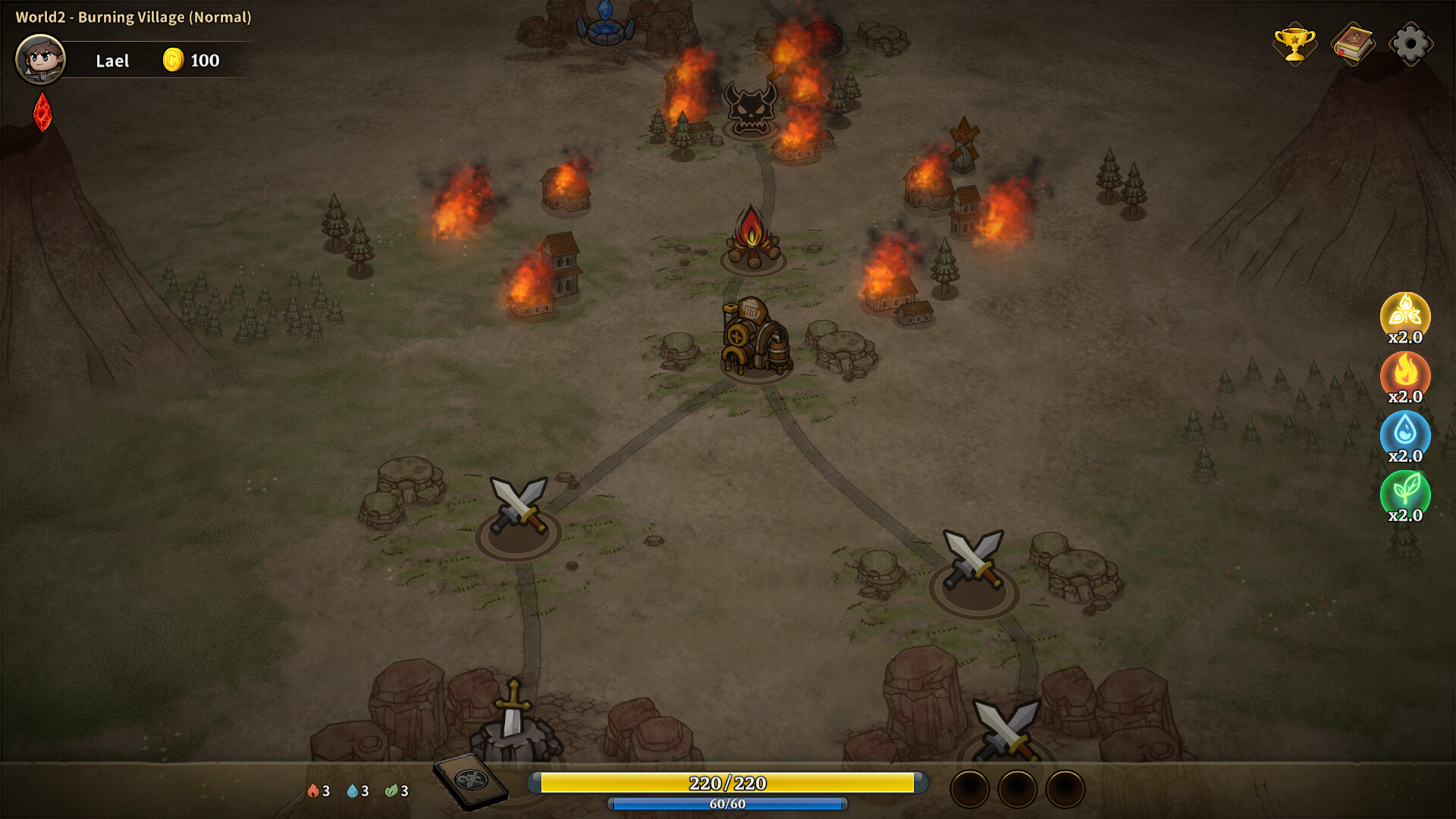Viewport: 1456px width, 819px height.
Task: View the gold trophy achievements
Action: click(1294, 44)
